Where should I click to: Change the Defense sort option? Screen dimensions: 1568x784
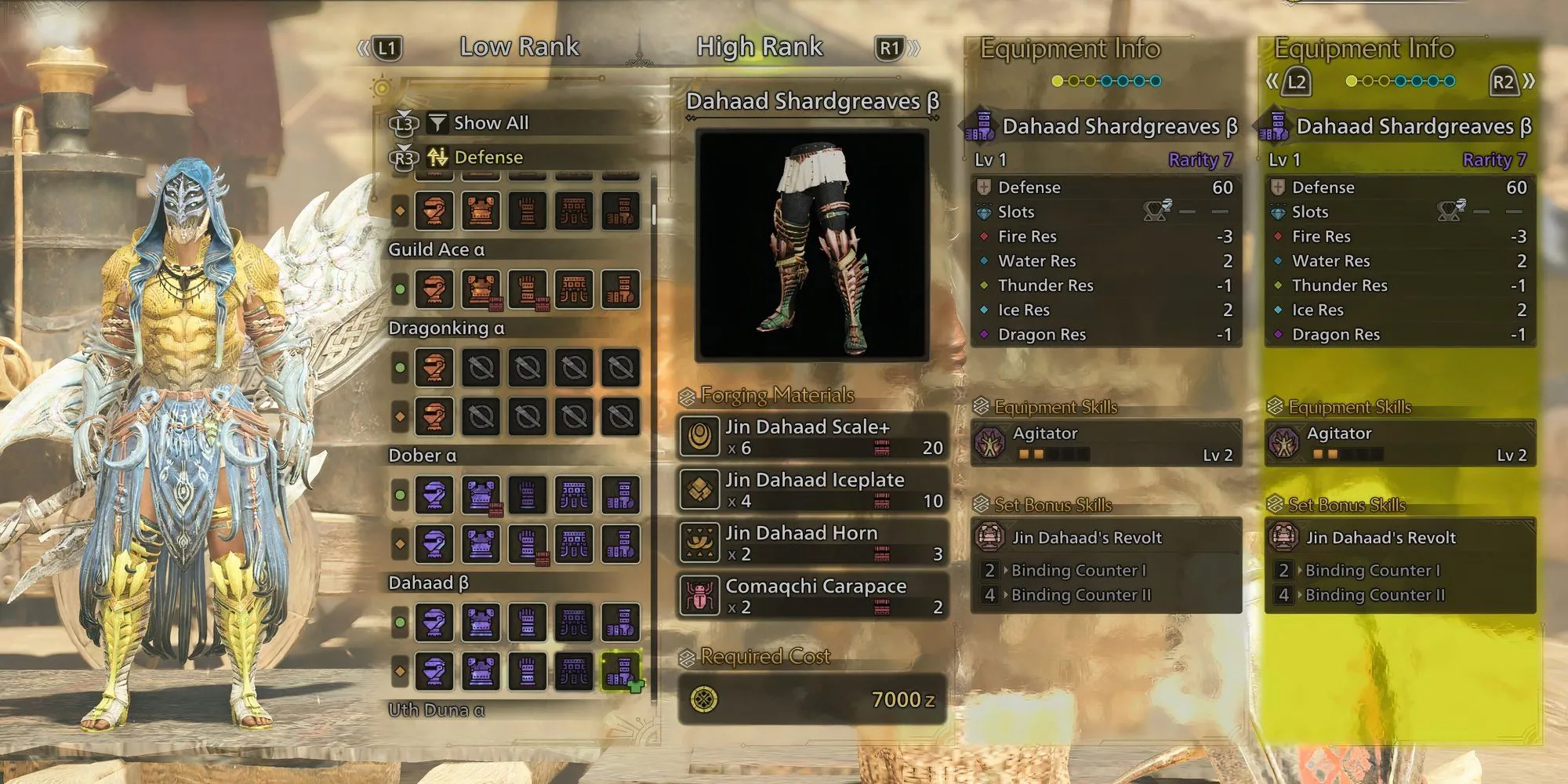(488, 158)
